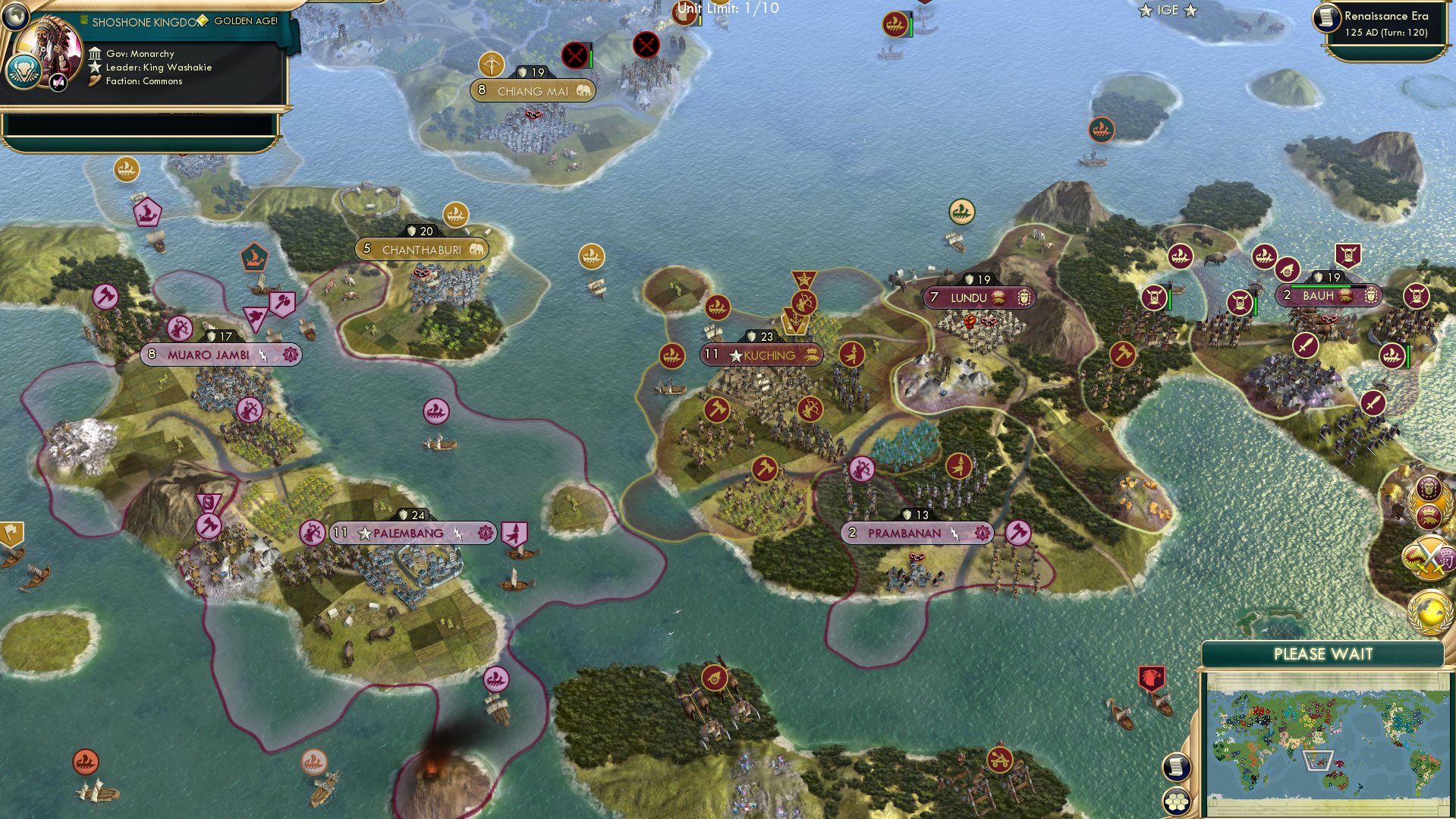This screenshot has width=1456, height=819.
Task: Click the crossed-swords war notification icon
Action: [x=1429, y=558]
